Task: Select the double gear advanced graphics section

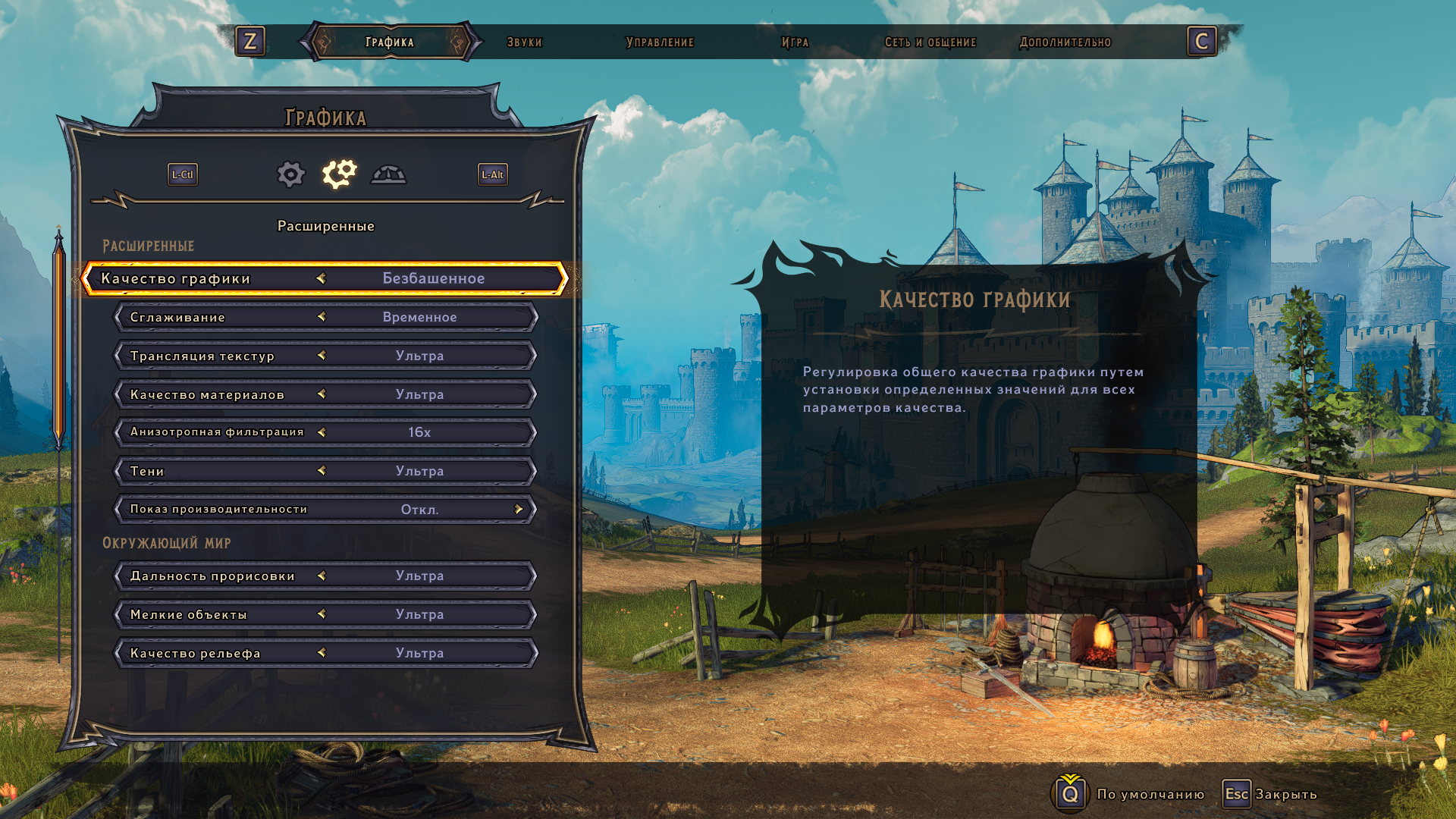Action: click(x=339, y=174)
